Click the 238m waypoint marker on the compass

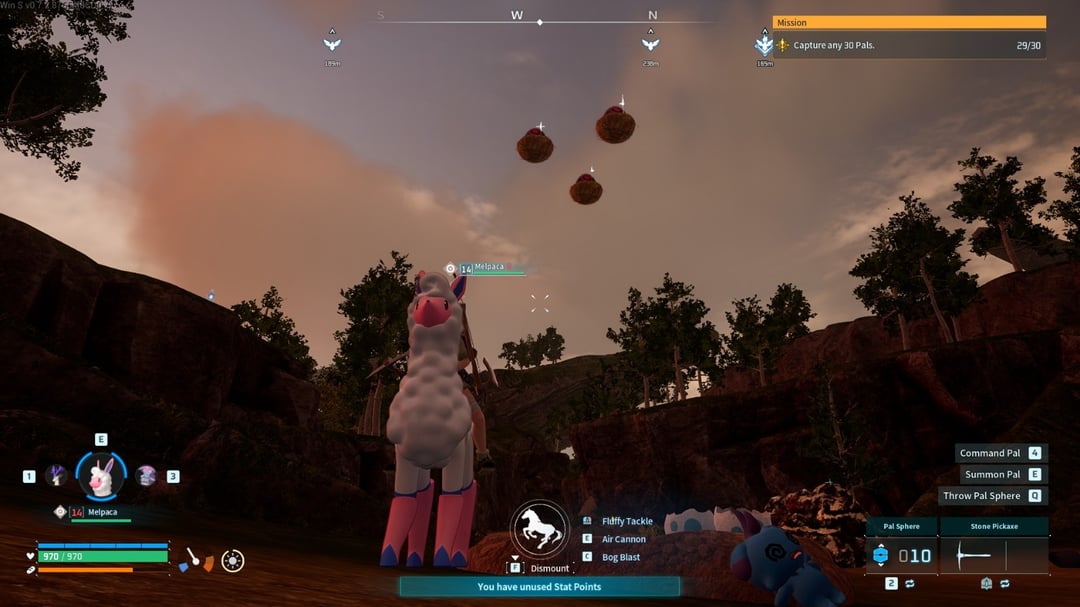pos(650,43)
